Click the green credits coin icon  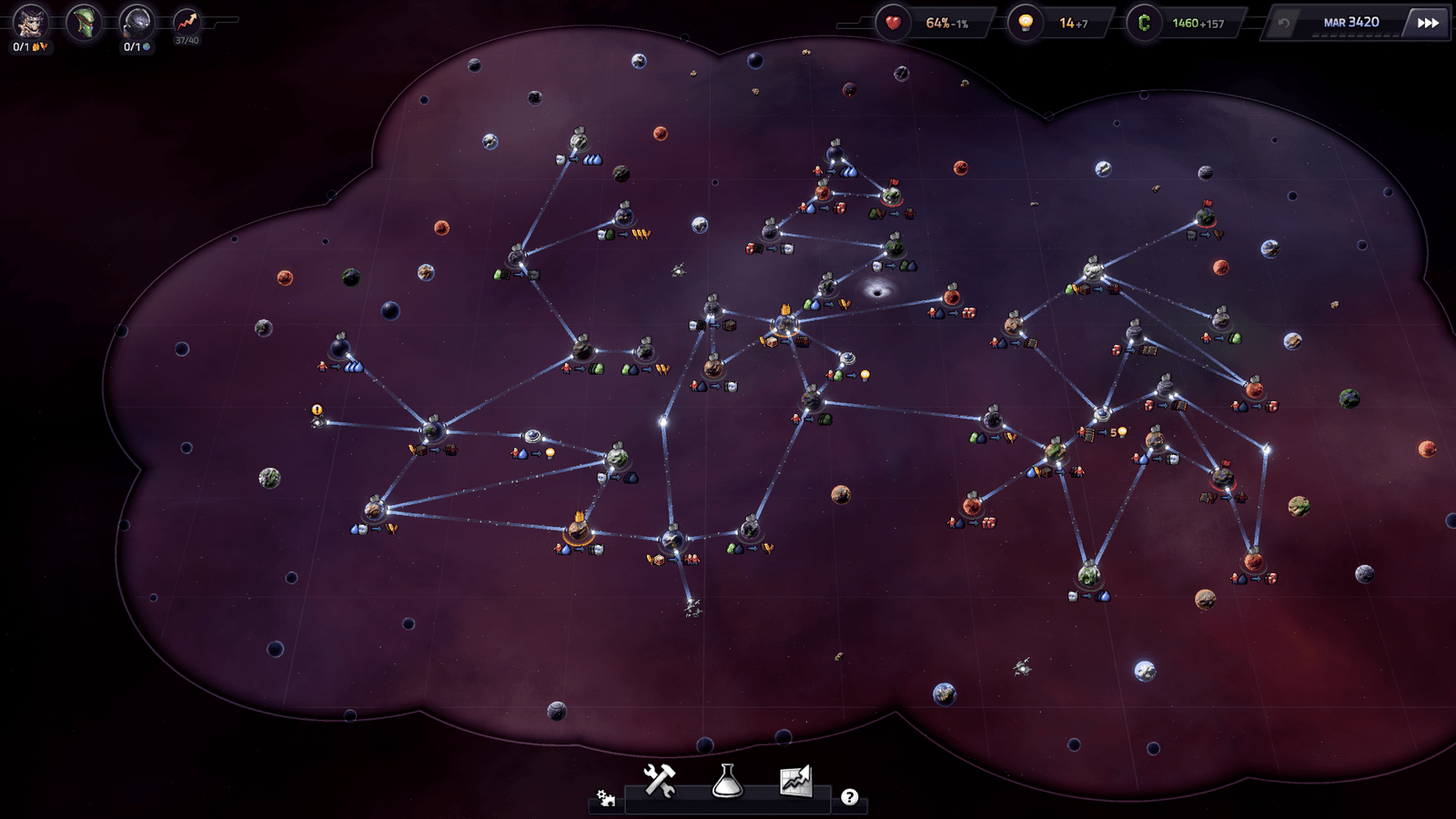coord(1144,23)
